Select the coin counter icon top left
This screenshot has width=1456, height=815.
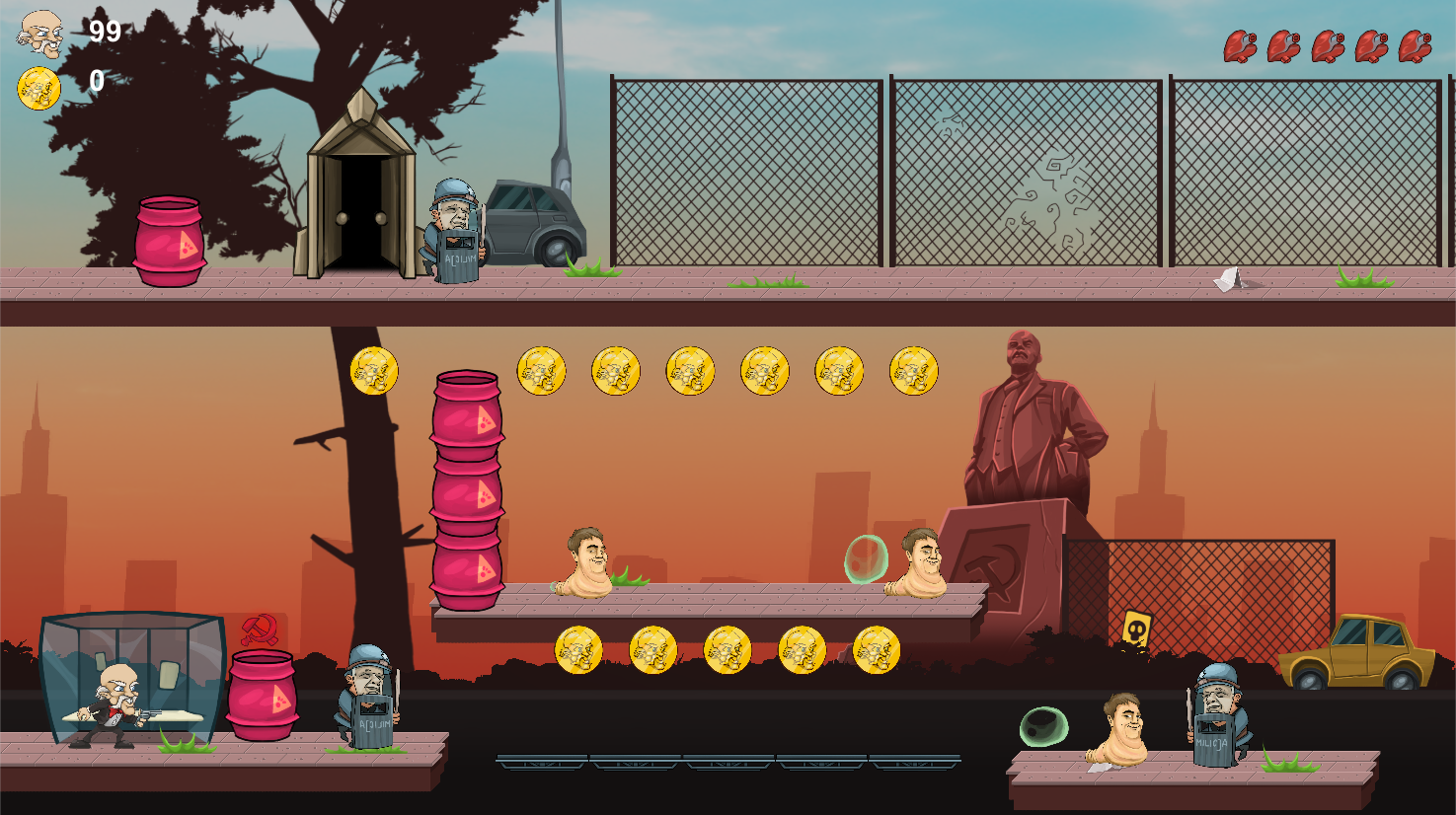[38, 88]
